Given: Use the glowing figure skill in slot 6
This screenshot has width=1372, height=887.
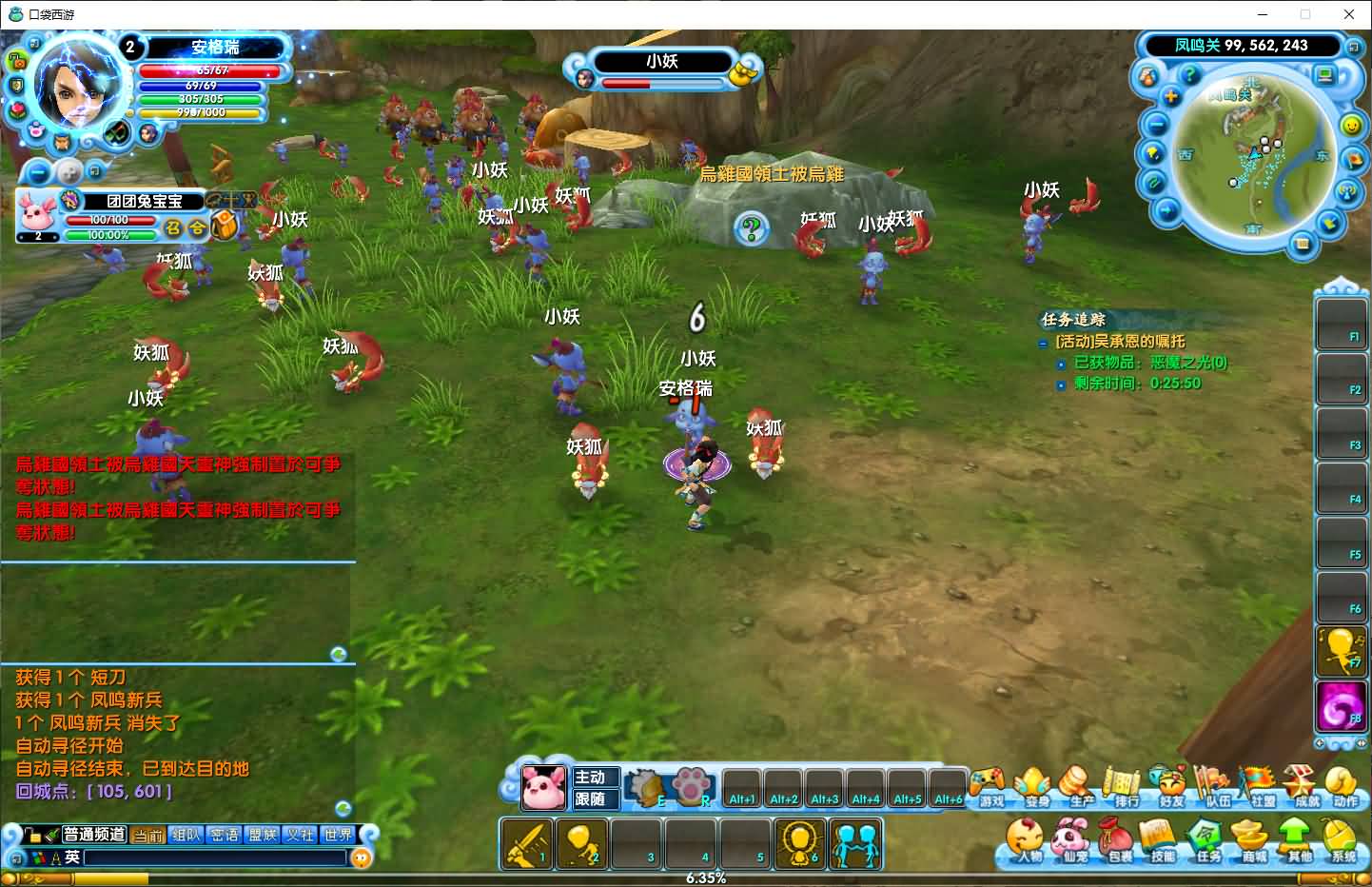Looking at the screenshot, I should point(800,843).
